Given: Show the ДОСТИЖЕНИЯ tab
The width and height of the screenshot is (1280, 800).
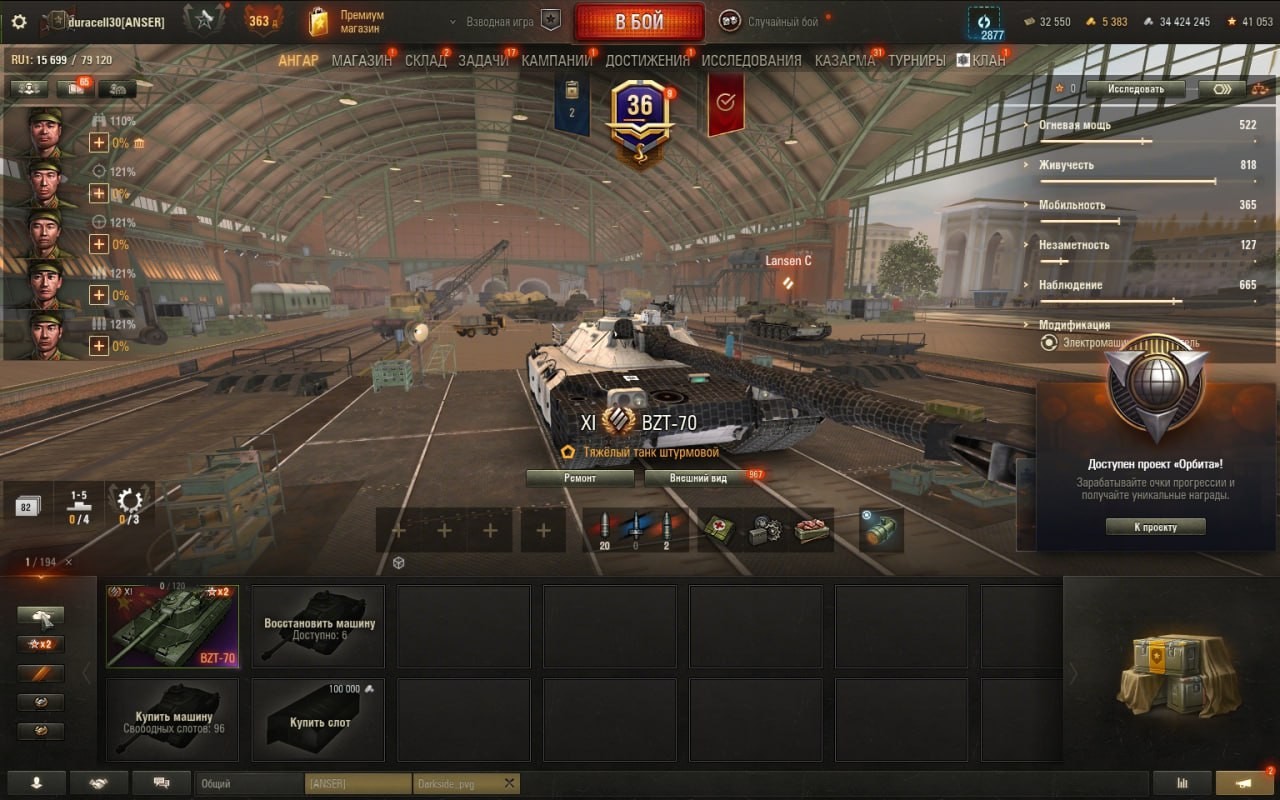Looking at the screenshot, I should tap(647, 60).
